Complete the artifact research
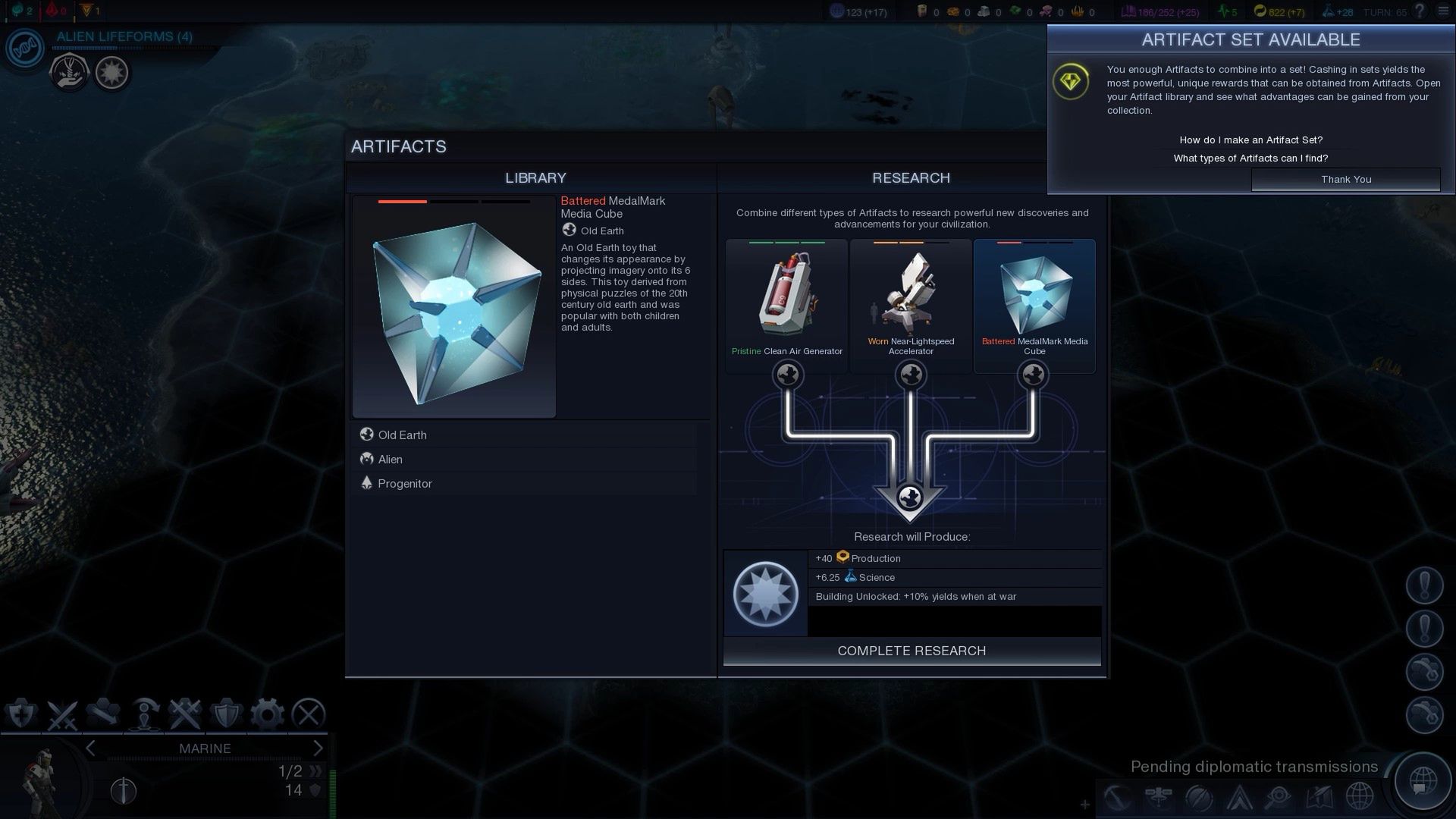The image size is (1456, 819). pyautogui.click(x=912, y=651)
